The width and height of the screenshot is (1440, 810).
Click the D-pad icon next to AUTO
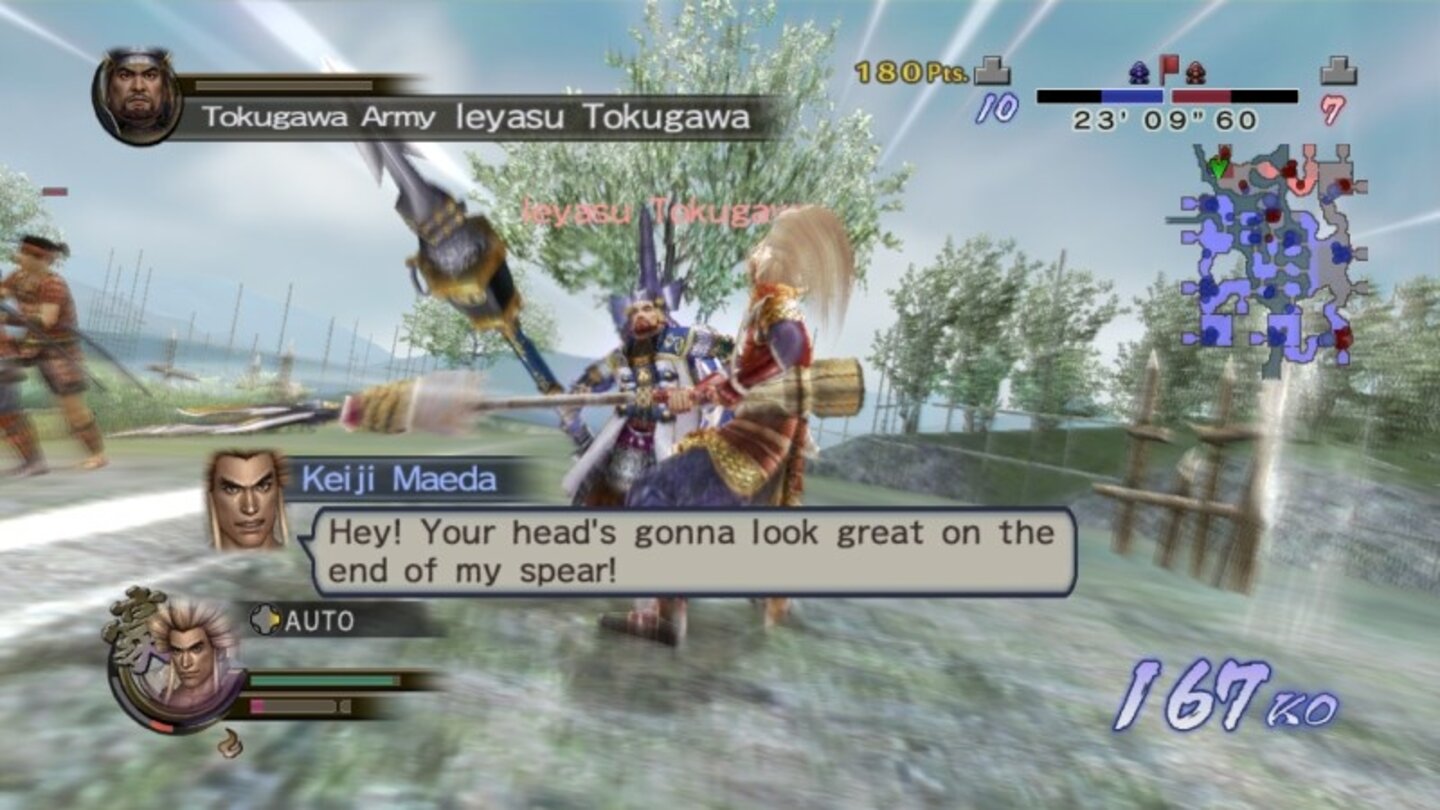266,620
